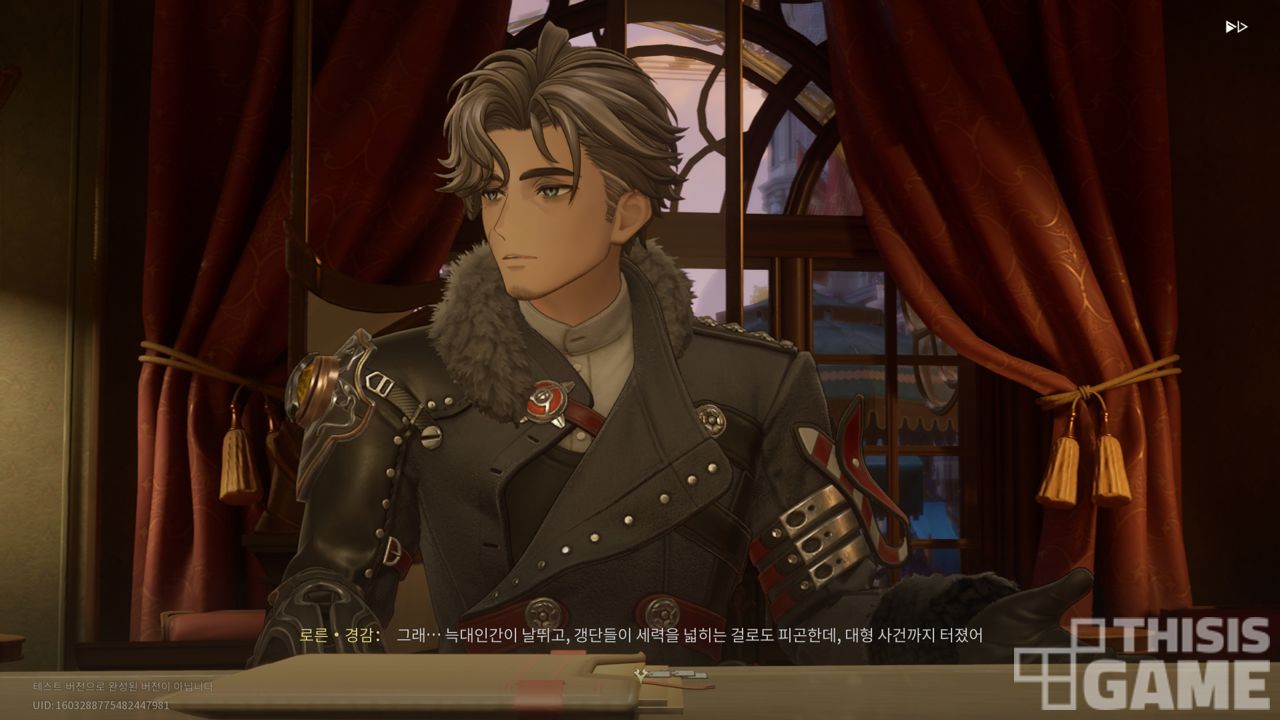Skip the cutscene with the fast-forward icon
The width and height of the screenshot is (1280, 720).
[1236, 27]
